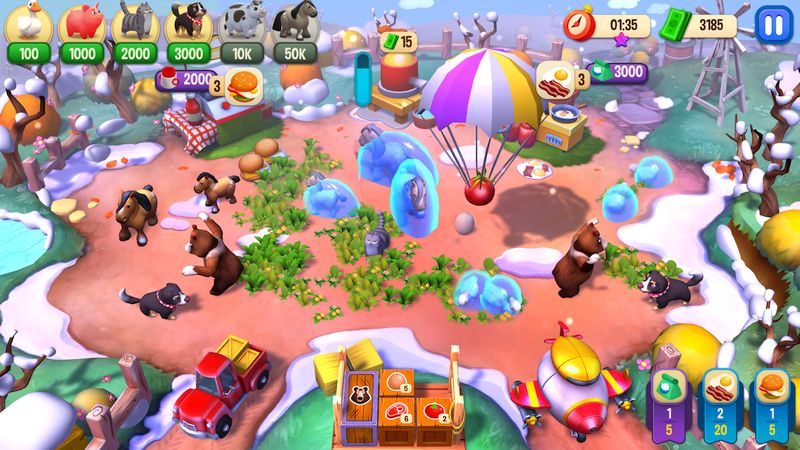Open the green hat order card
Viewport: 800px width, 450px height.
pyautogui.click(x=669, y=400)
